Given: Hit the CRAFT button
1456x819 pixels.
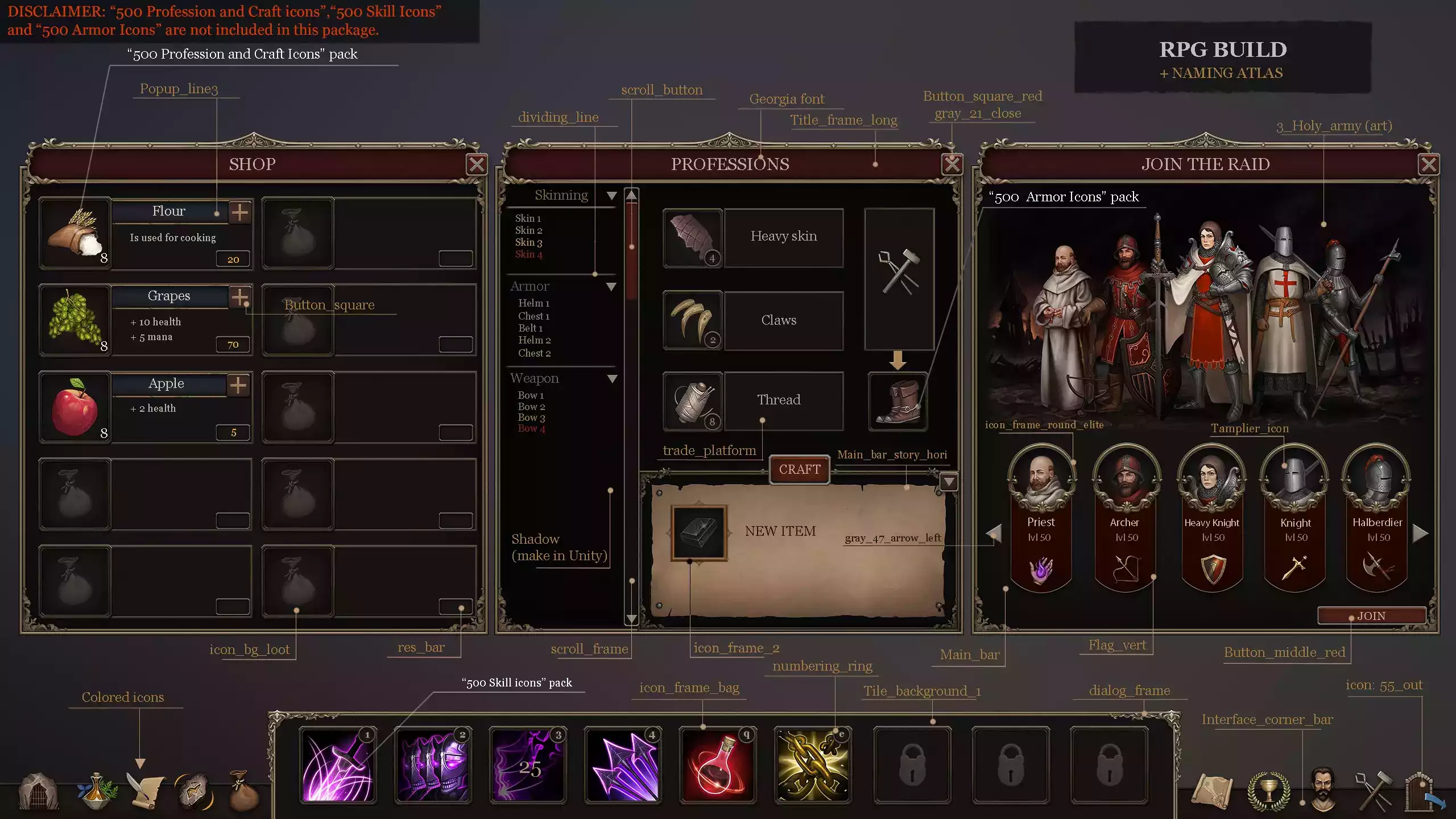Looking at the screenshot, I should tap(799, 470).
